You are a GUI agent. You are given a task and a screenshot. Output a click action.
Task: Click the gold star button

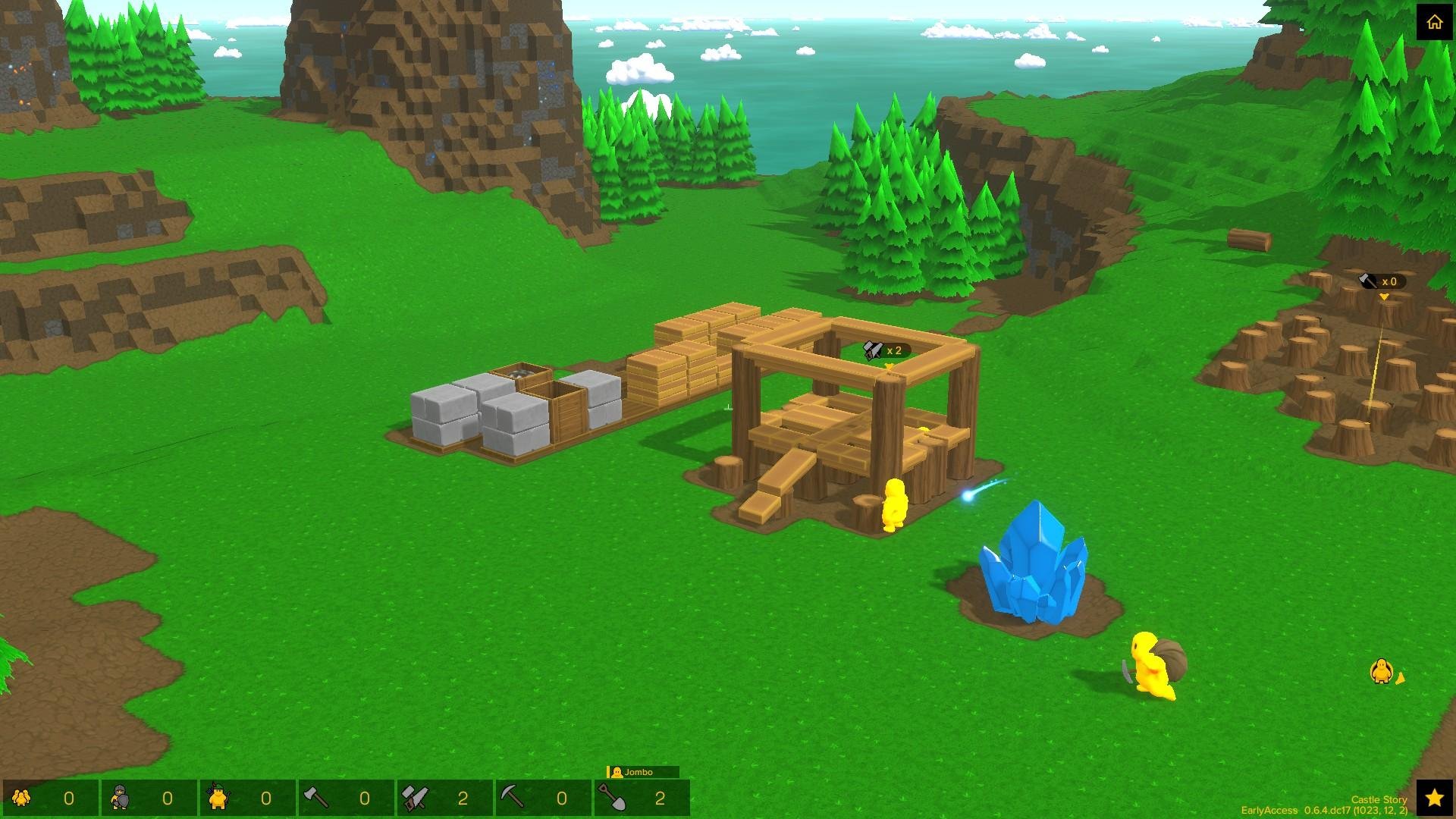coord(1434,798)
